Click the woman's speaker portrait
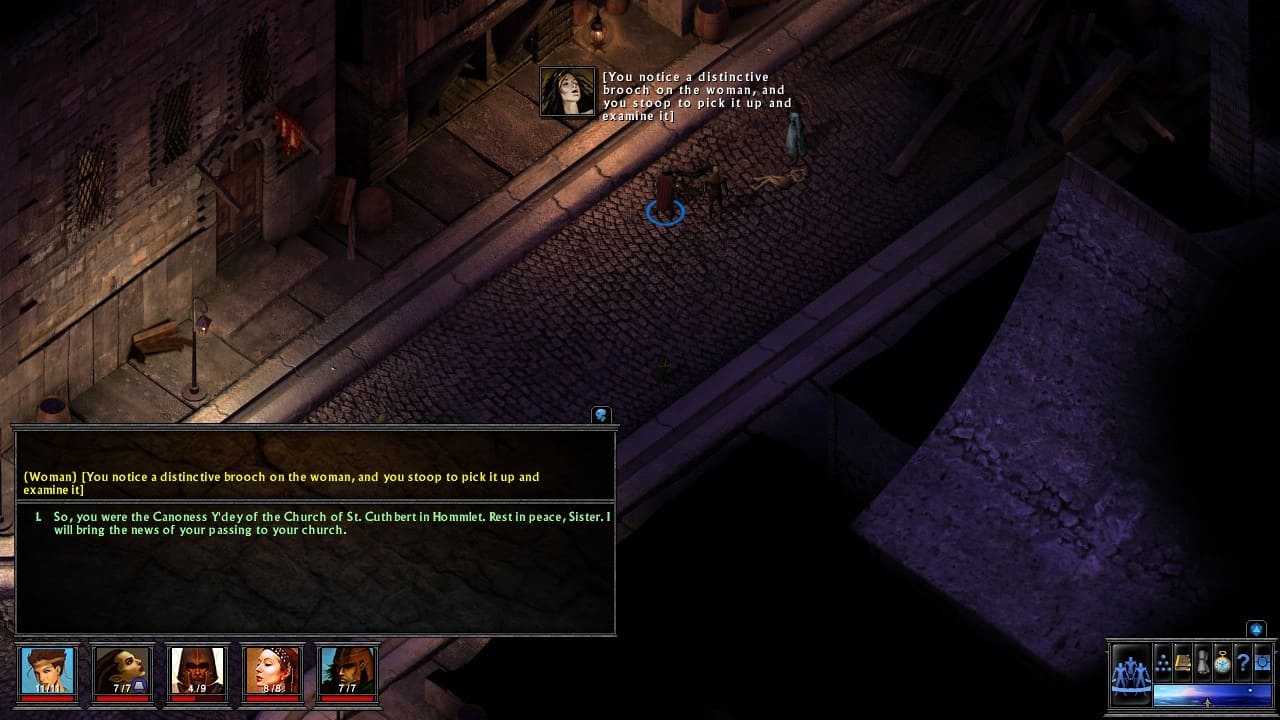 click(567, 92)
